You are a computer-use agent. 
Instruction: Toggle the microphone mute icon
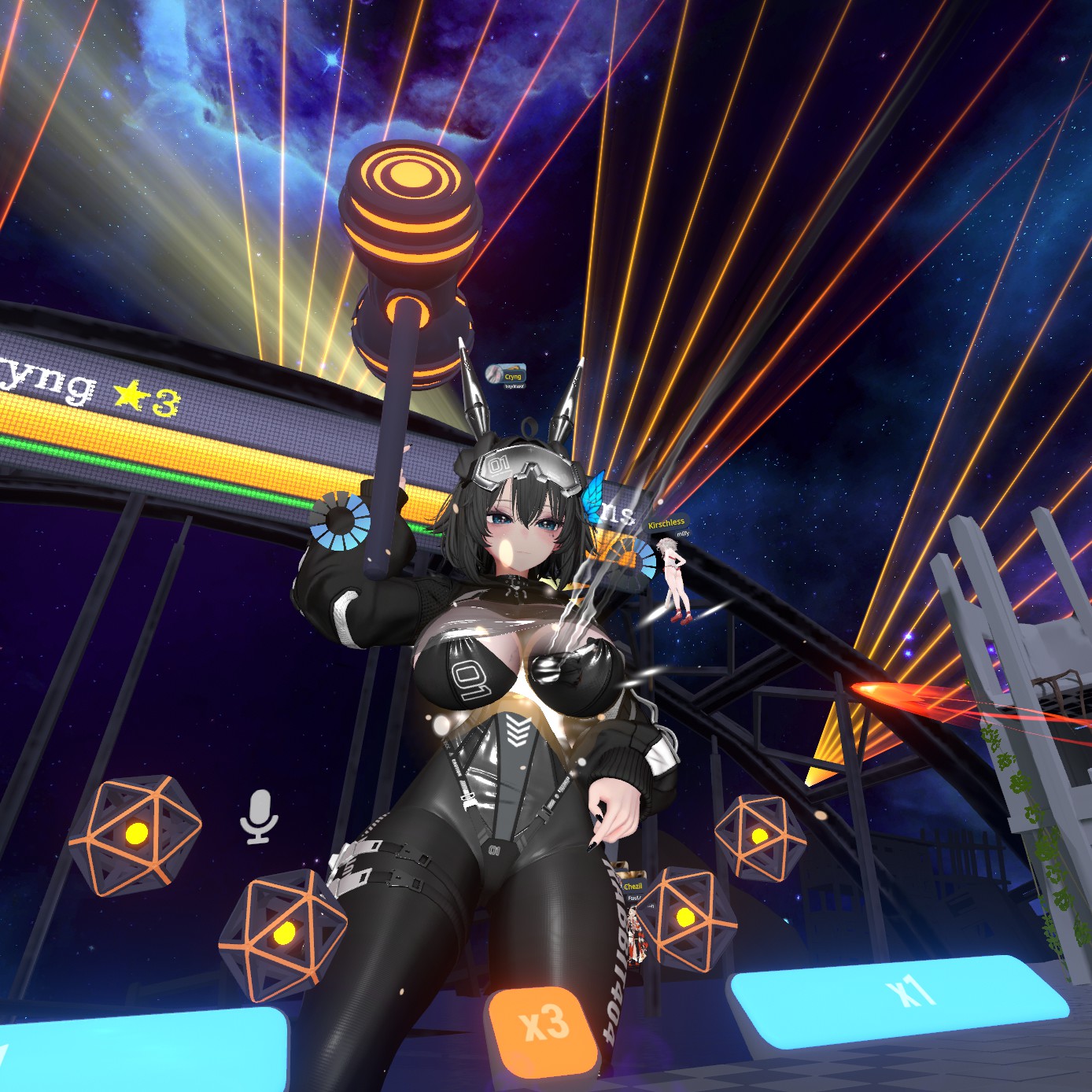[259, 817]
